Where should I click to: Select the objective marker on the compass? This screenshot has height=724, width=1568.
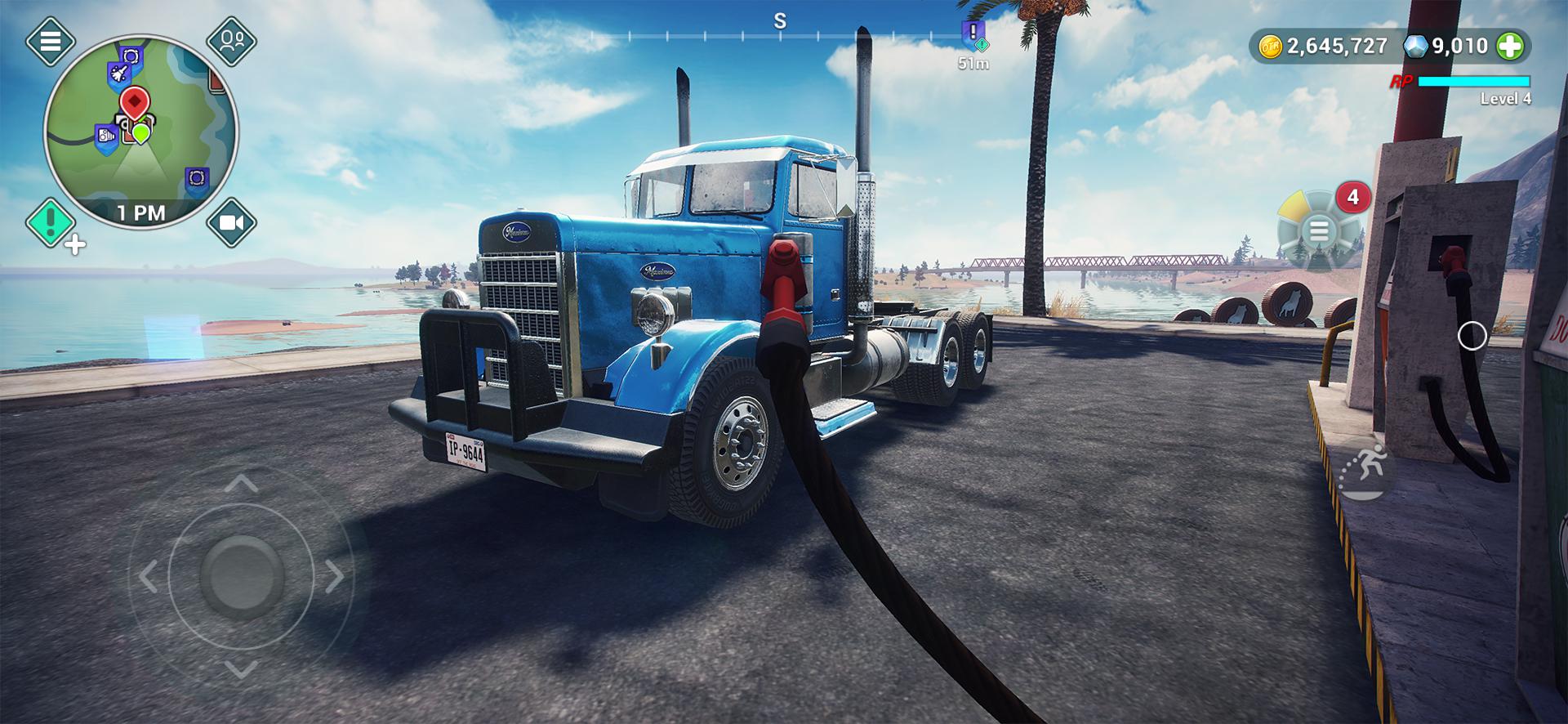coord(973,35)
